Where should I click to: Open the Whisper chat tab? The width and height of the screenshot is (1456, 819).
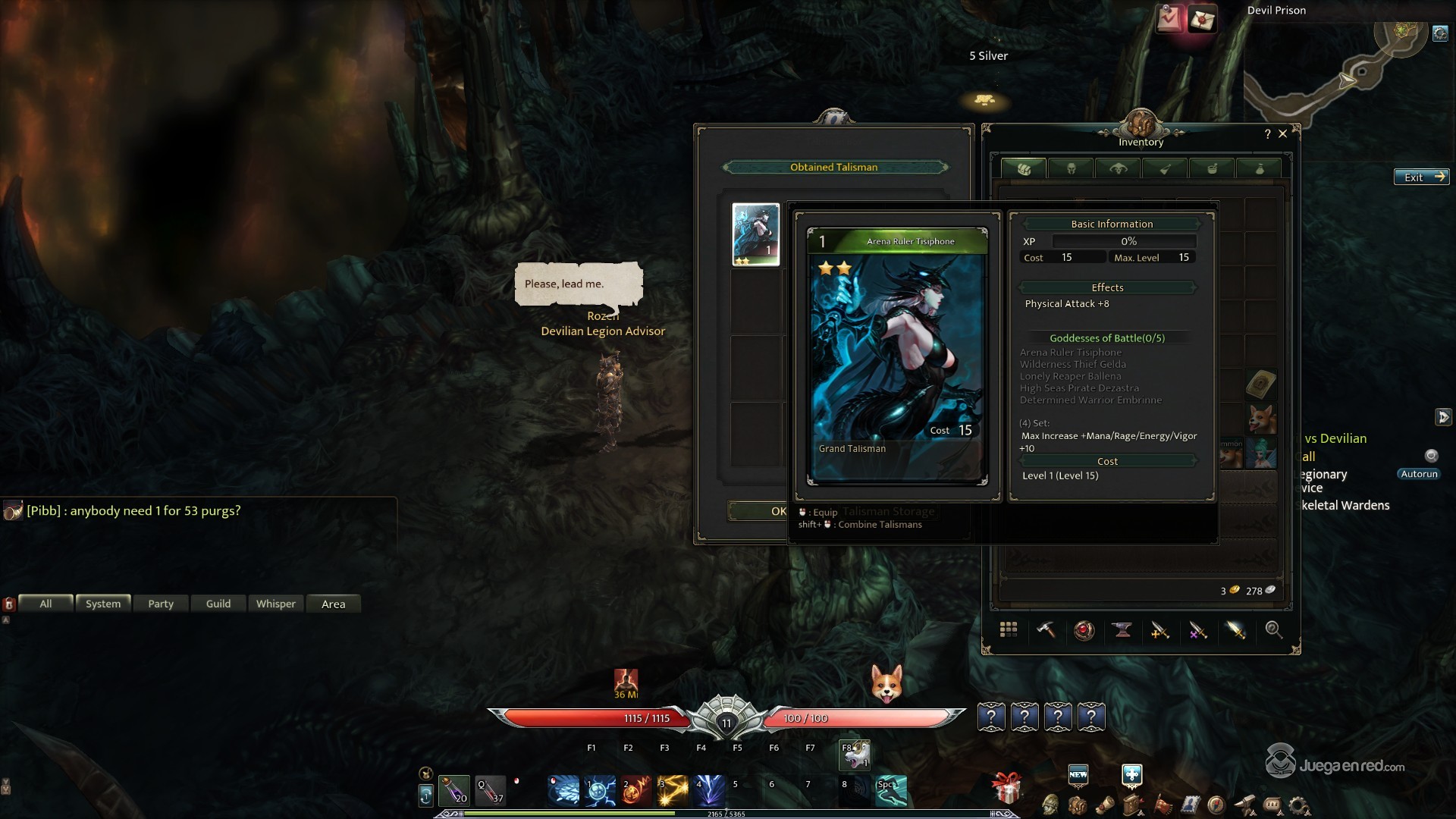(276, 604)
